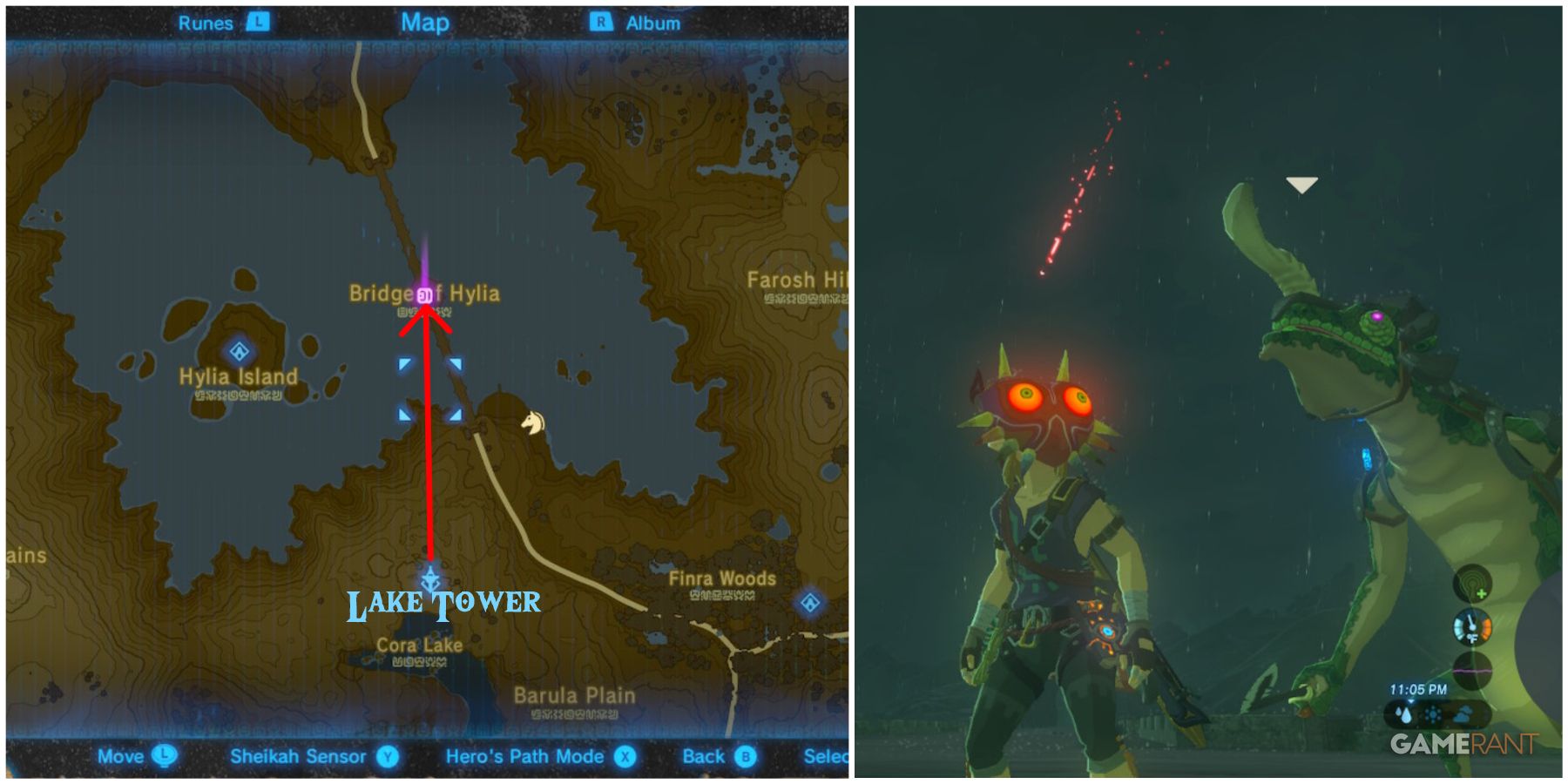Click the 11:05 PM time display
Viewport: 1568px width, 784px height.
tap(1418, 688)
